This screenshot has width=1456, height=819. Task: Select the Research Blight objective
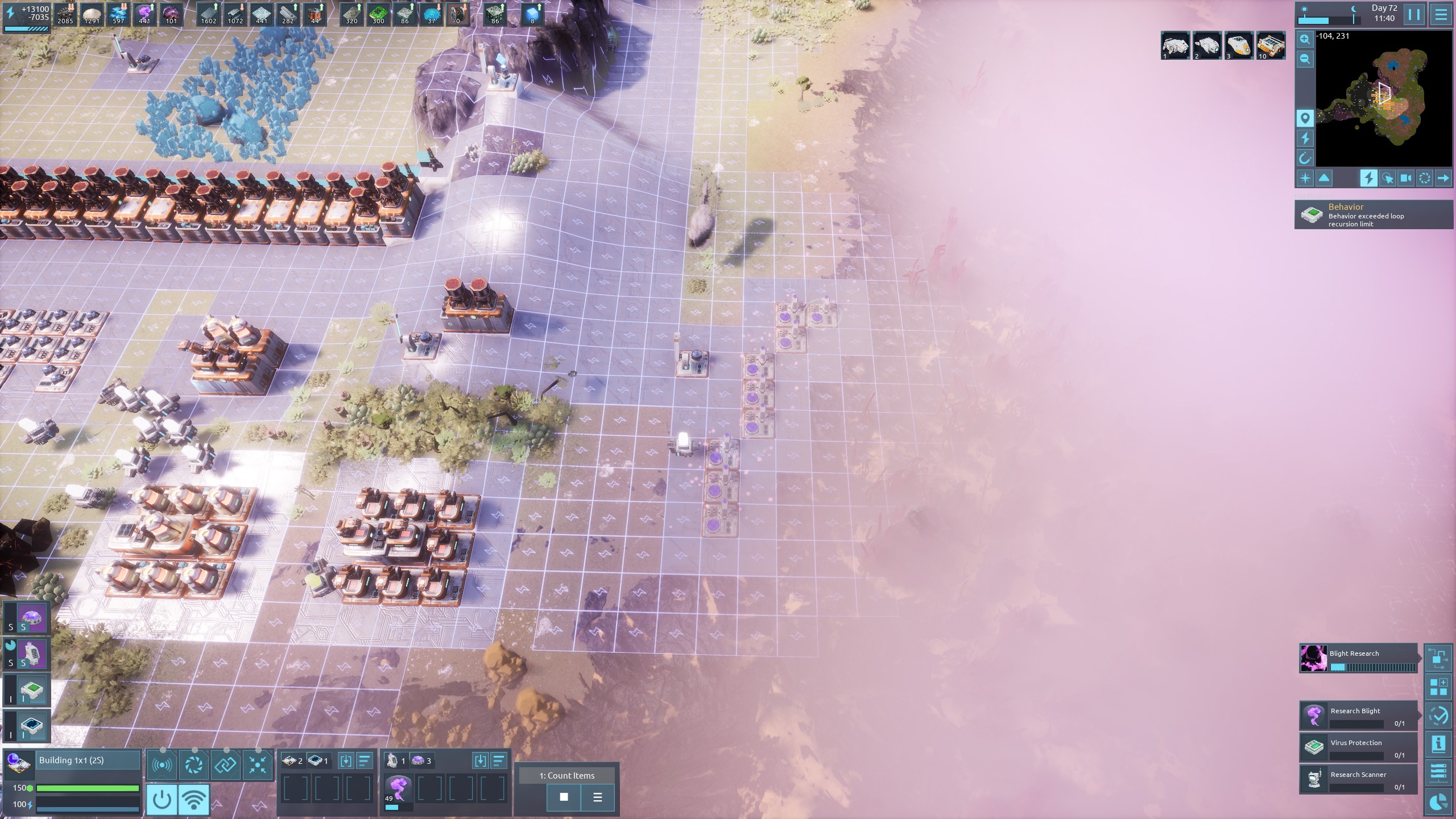(1358, 716)
